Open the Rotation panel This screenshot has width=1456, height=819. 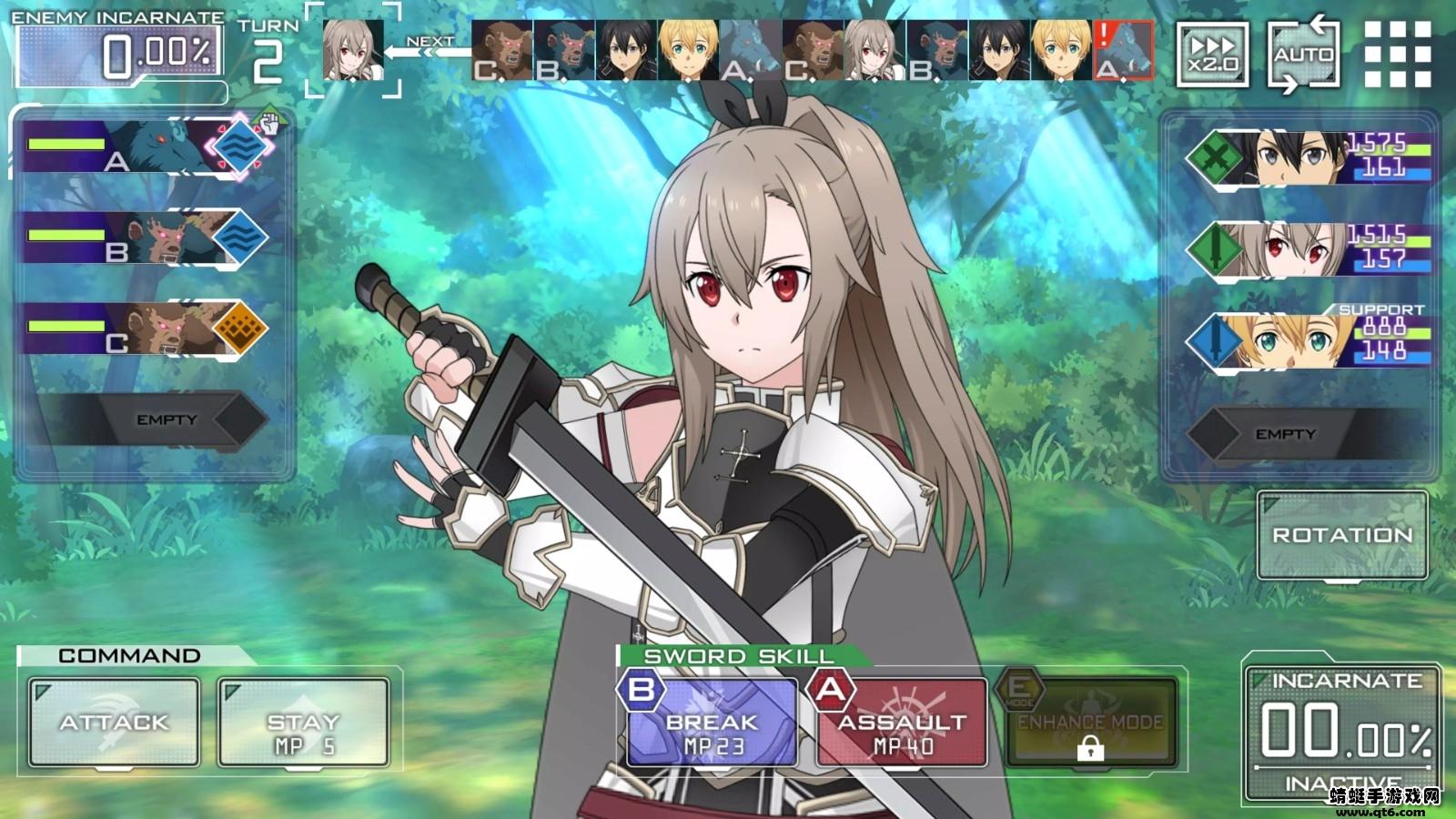click(1342, 535)
